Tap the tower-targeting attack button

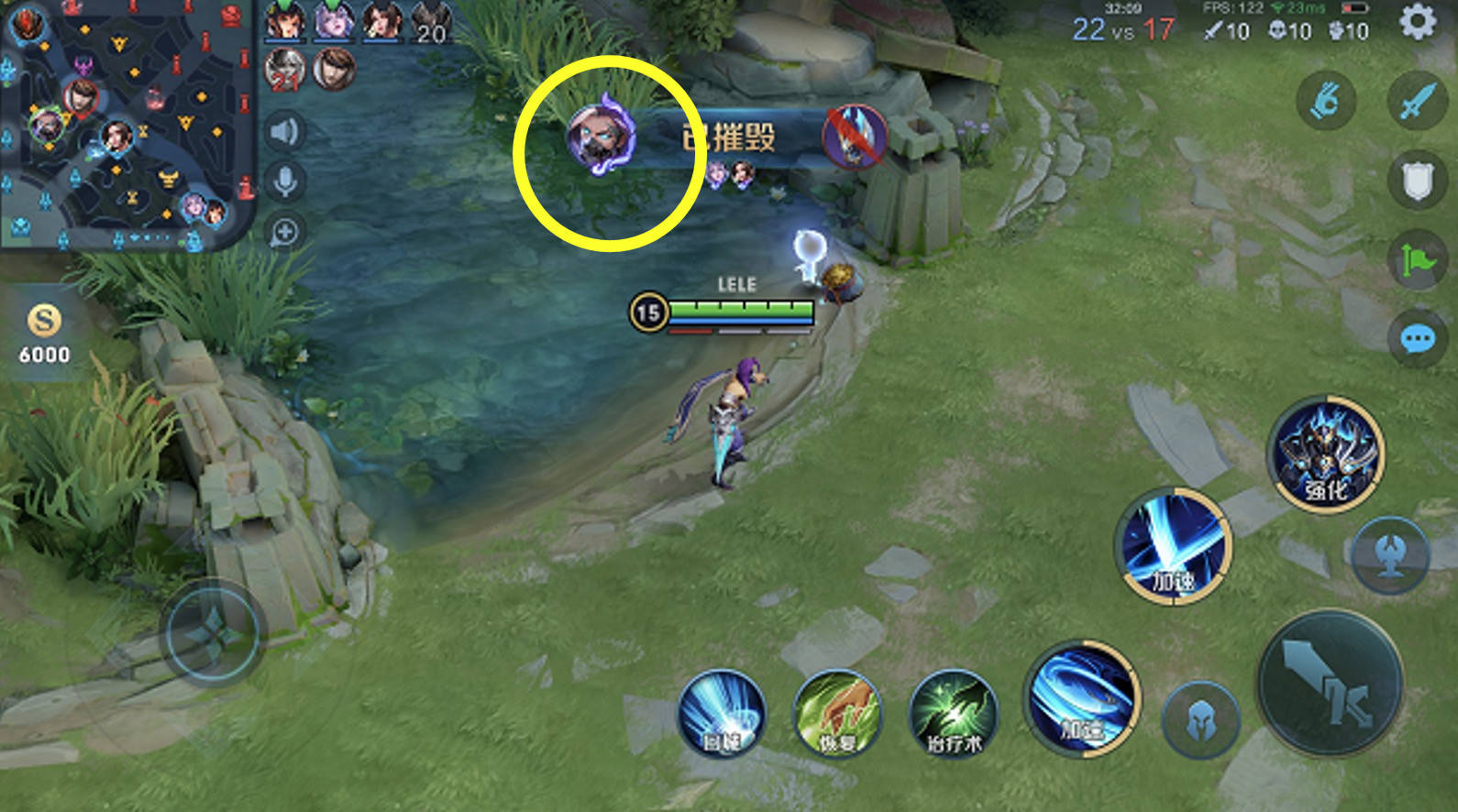(x=1390, y=555)
